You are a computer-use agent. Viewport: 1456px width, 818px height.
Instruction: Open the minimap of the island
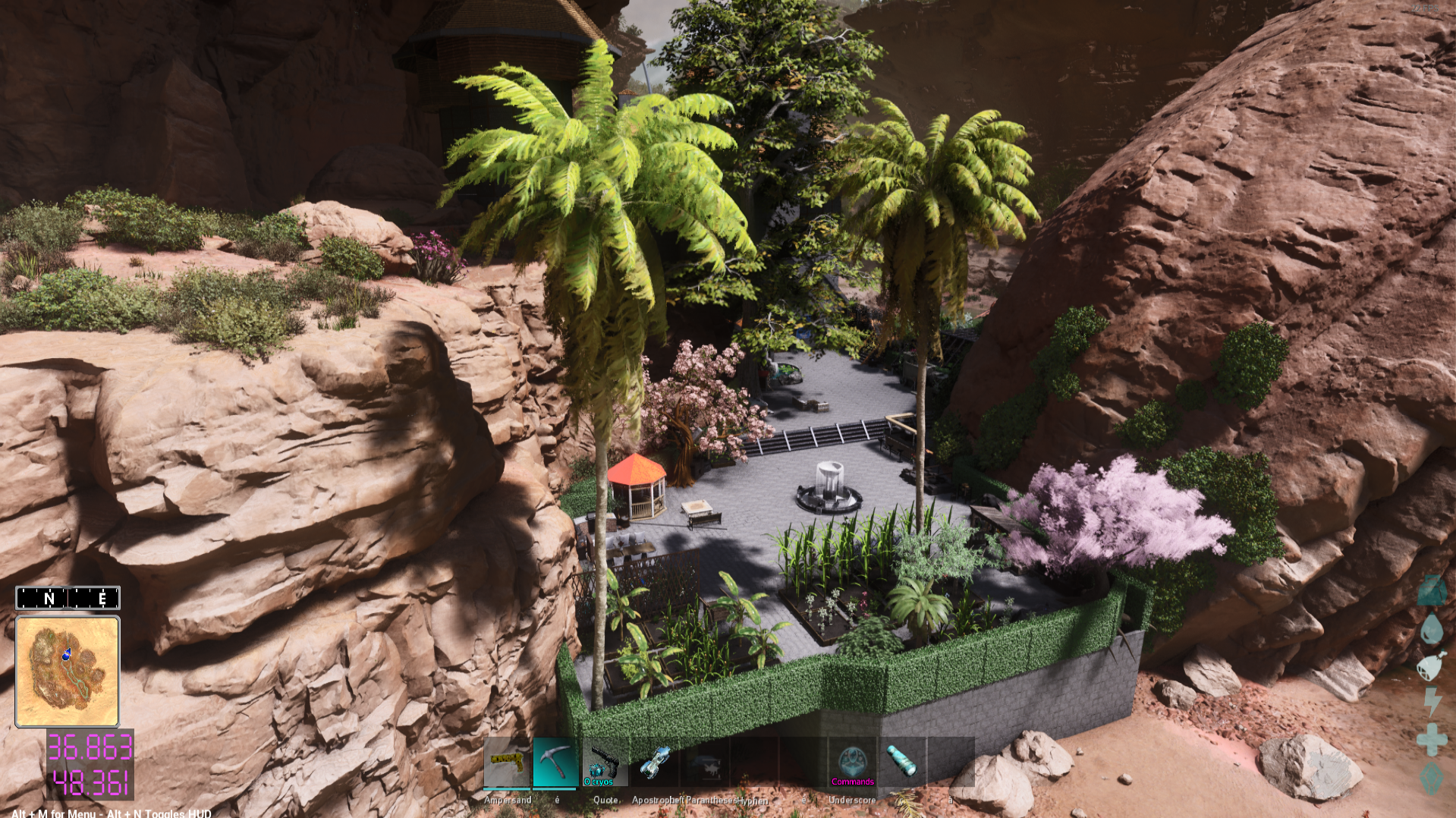pos(68,672)
